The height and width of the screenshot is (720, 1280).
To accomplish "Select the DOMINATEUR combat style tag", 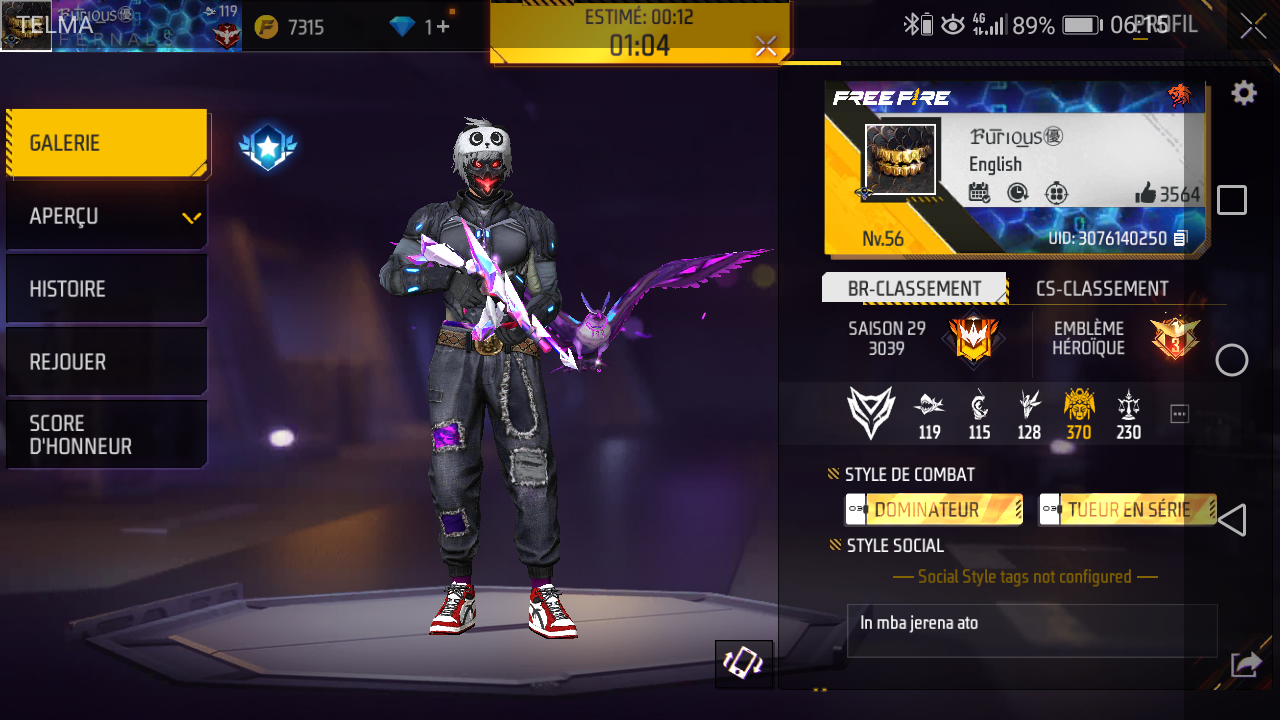I will point(933,510).
